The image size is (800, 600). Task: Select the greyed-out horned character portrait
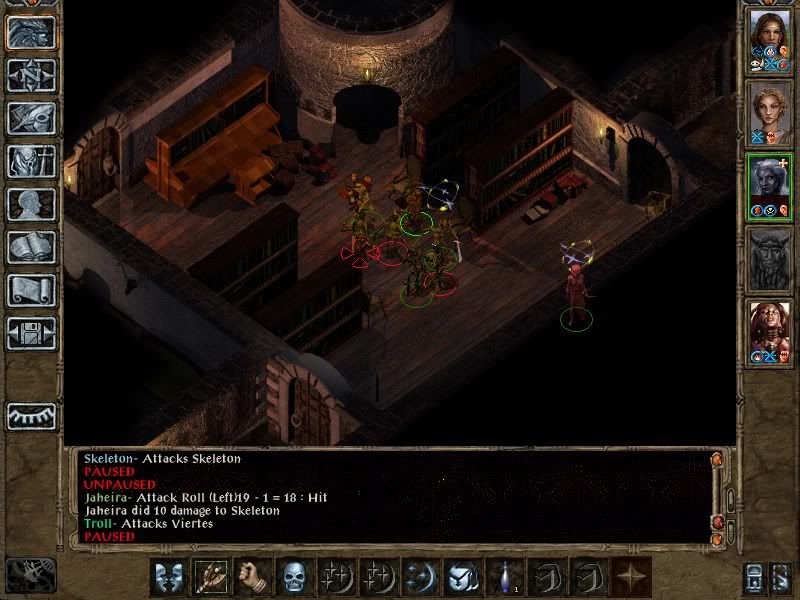click(769, 257)
